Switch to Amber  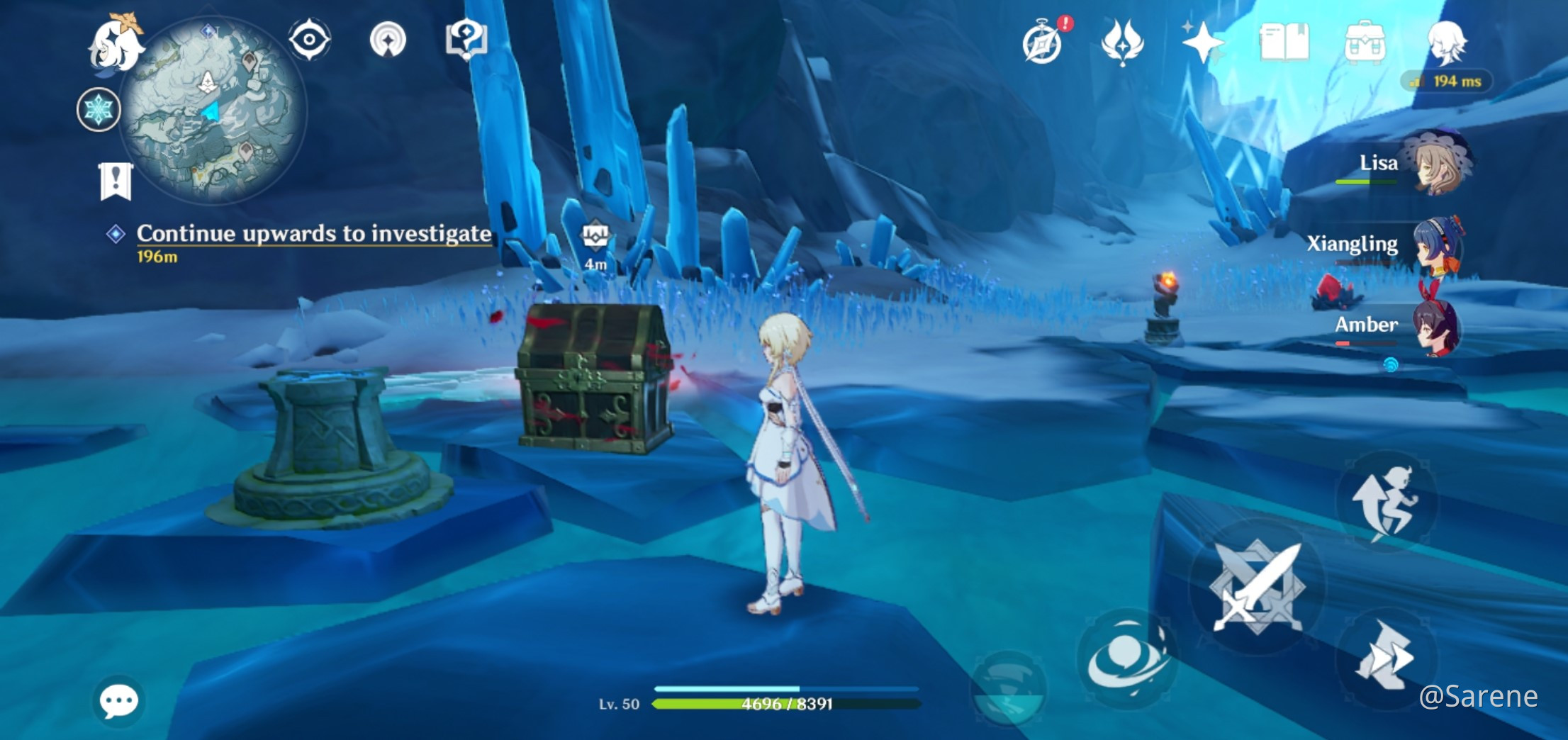click(1438, 326)
